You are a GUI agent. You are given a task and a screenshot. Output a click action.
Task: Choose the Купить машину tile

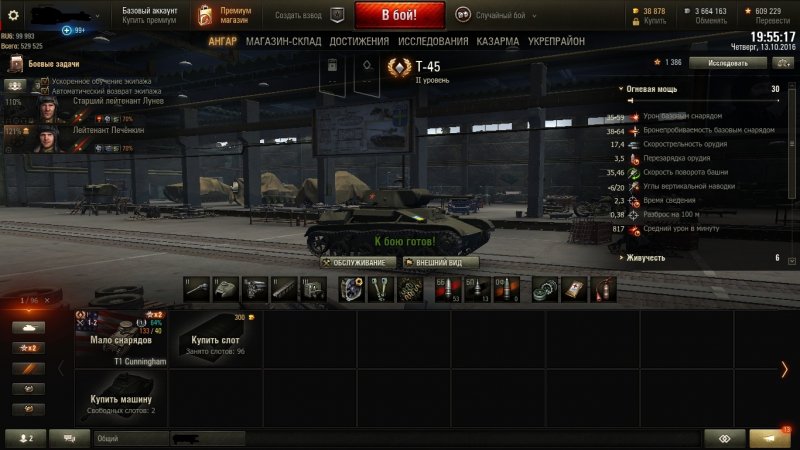point(121,397)
